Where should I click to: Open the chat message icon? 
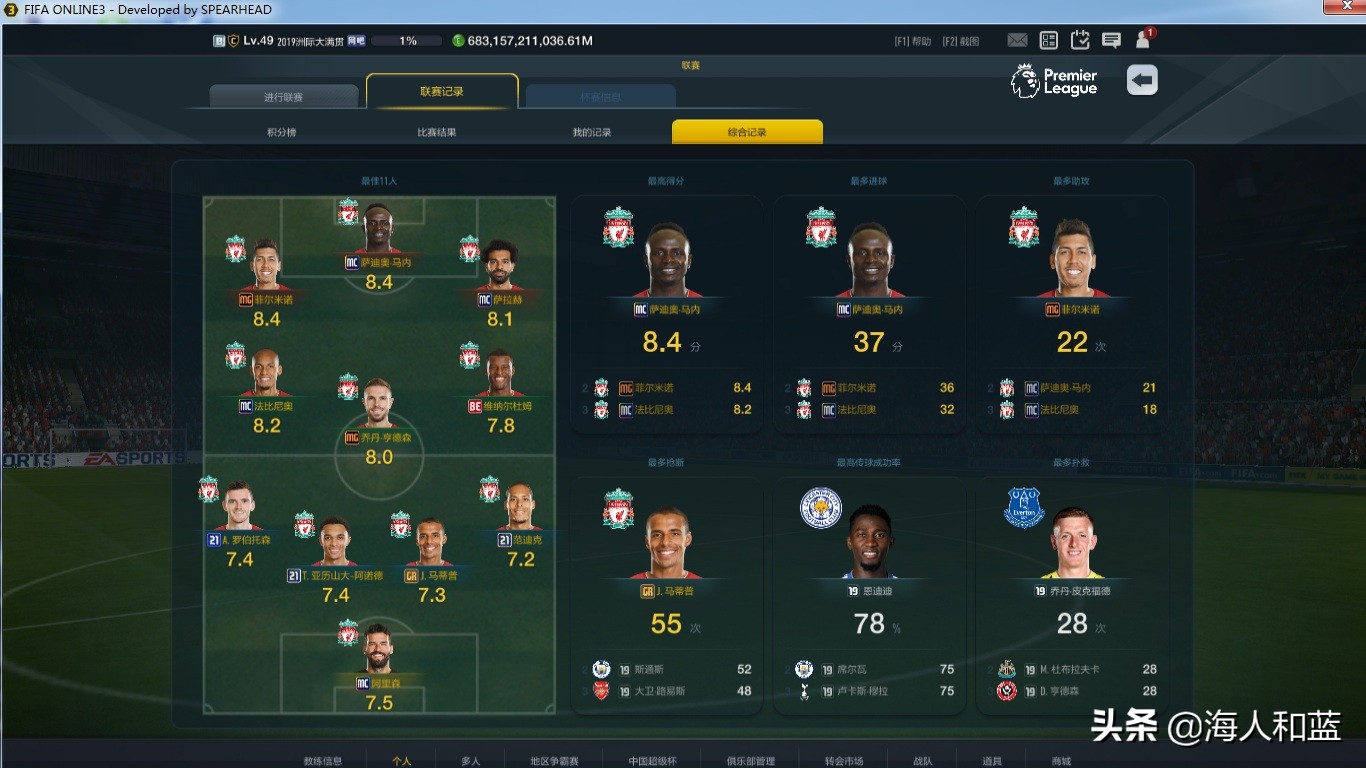tap(1110, 40)
